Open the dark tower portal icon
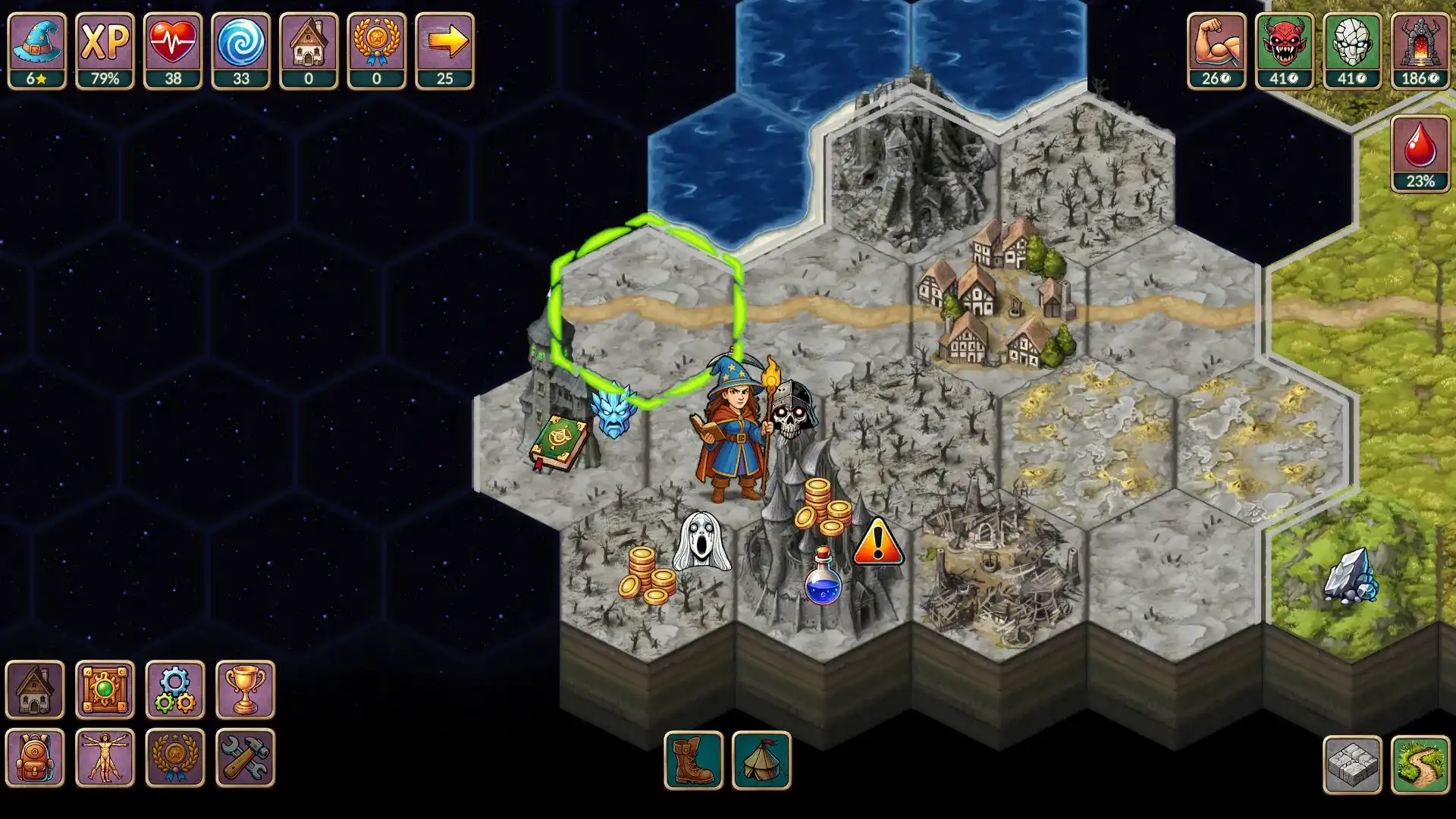The height and width of the screenshot is (819, 1456). [x=1420, y=50]
